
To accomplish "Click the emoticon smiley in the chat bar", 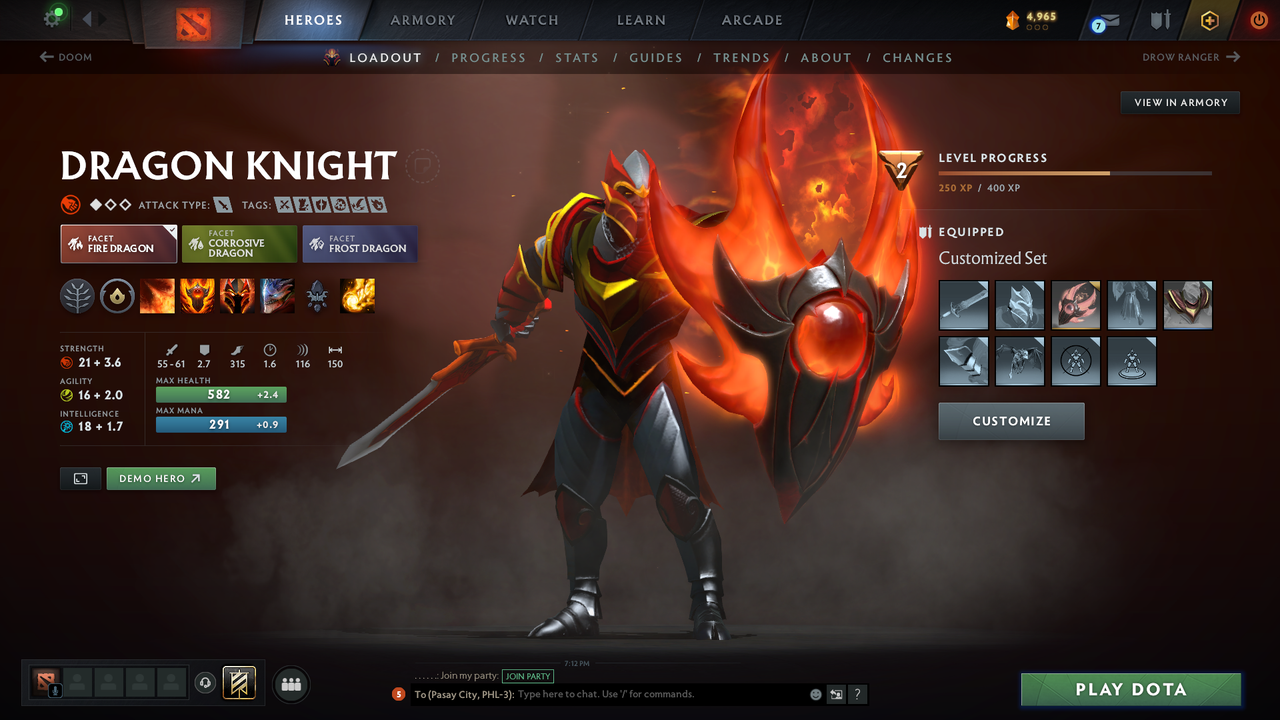I will pyautogui.click(x=814, y=693).
